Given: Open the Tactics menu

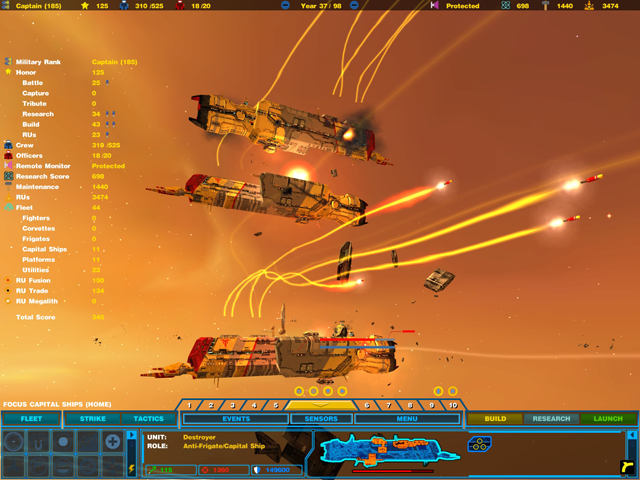Looking at the screenshot, I should point(148,419).
